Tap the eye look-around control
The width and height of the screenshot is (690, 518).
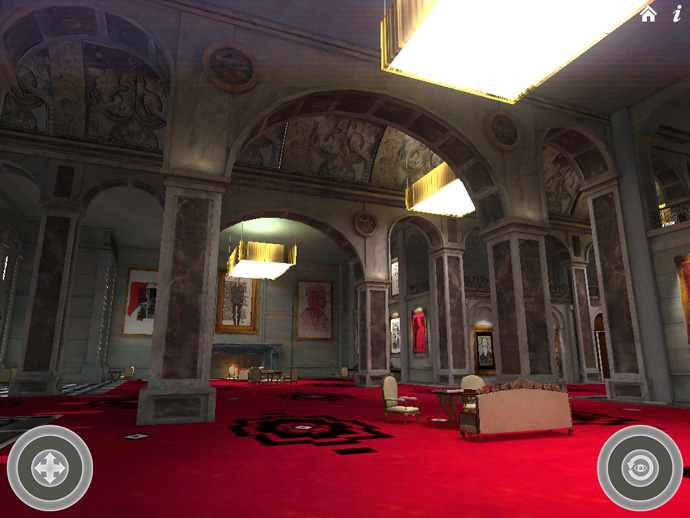(x=640, y=467)
